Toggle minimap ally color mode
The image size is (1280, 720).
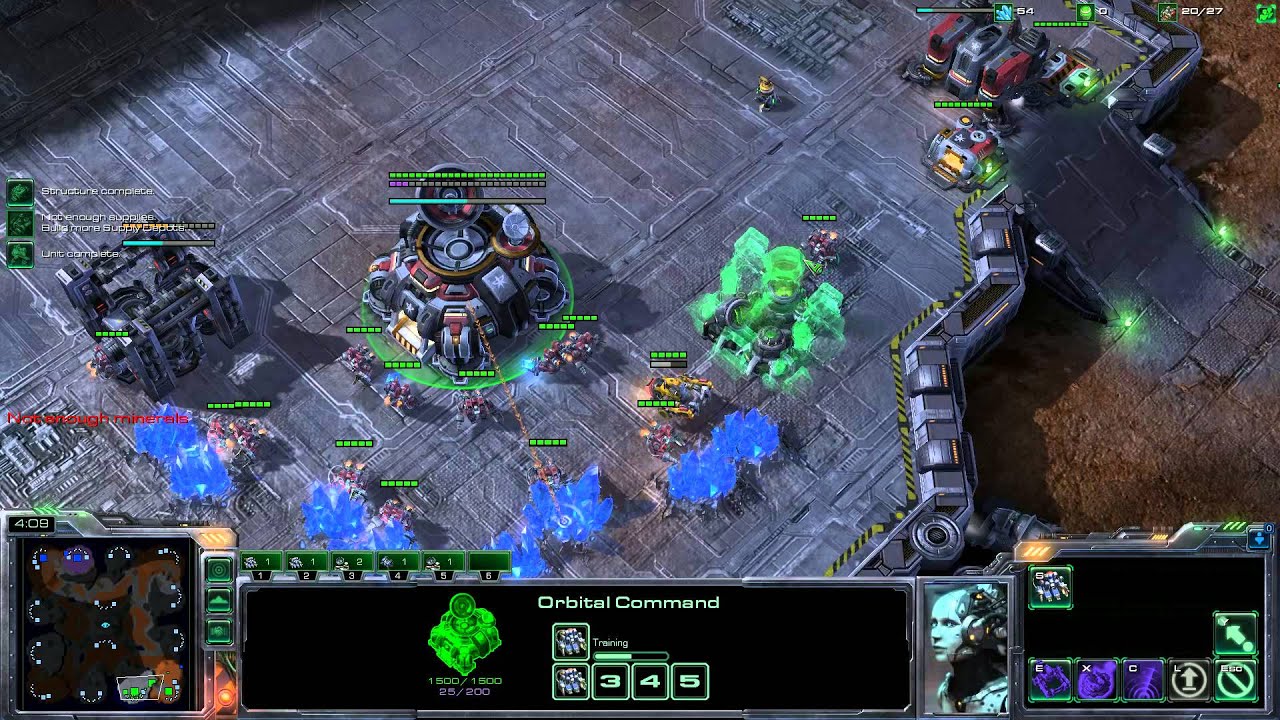[219, 632]
